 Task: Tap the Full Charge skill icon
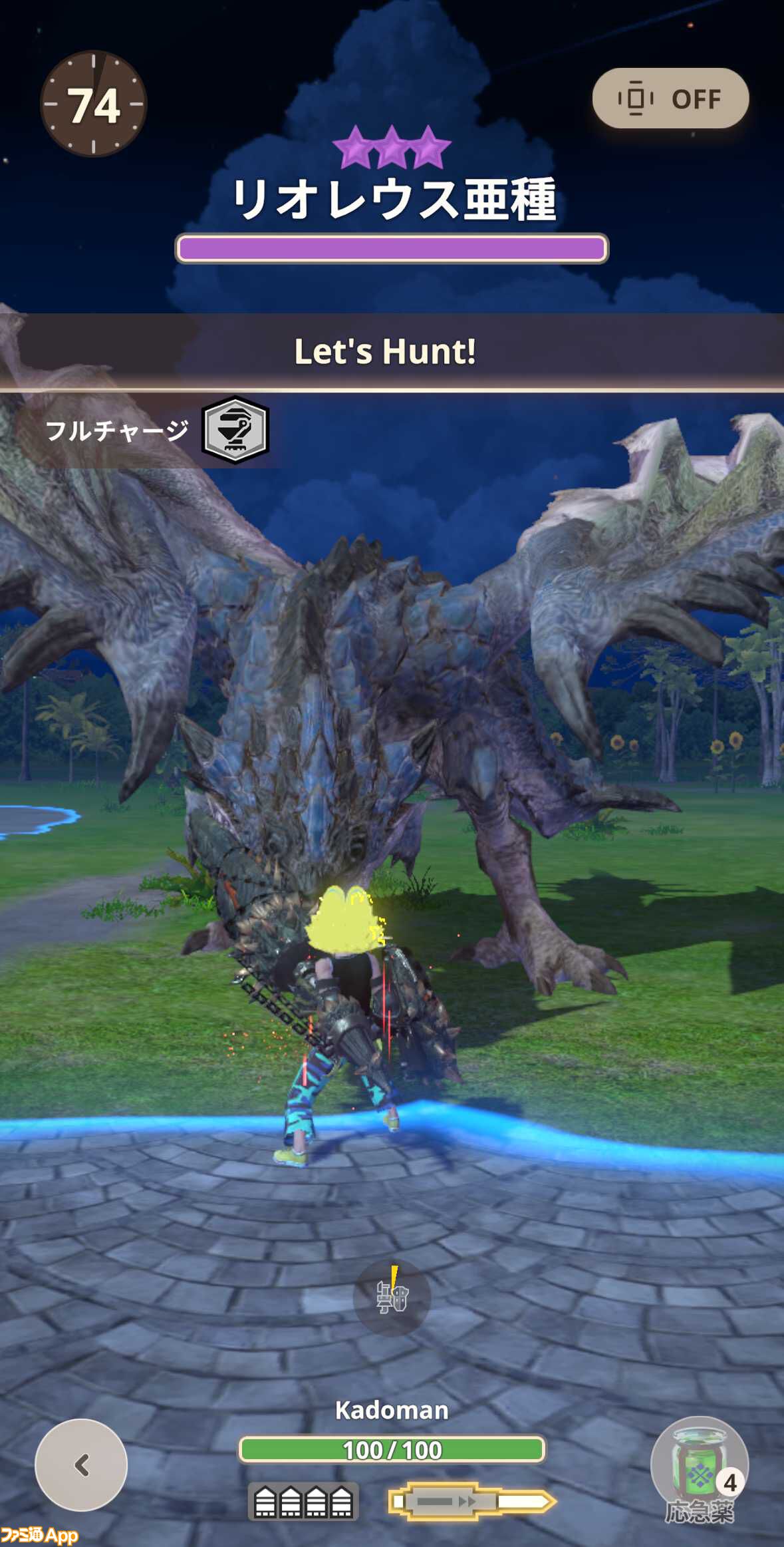tap(235, 430)
